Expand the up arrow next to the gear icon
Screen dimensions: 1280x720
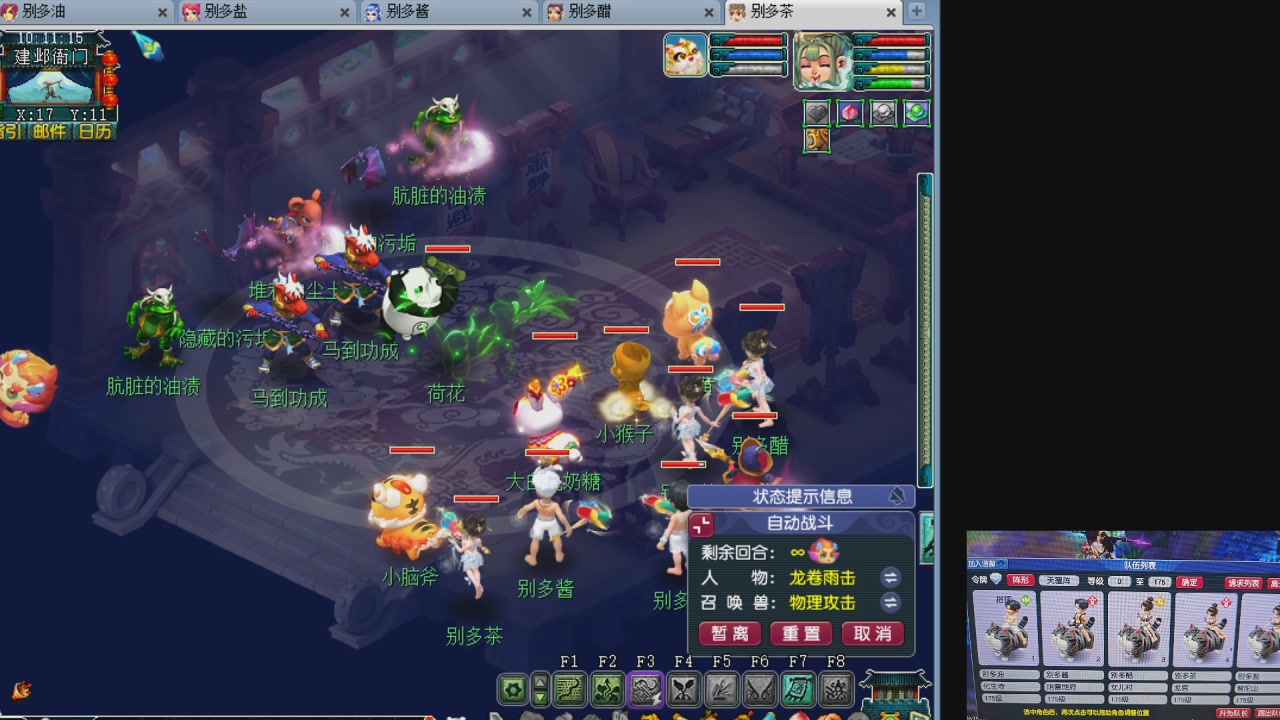tap(541, 681)
